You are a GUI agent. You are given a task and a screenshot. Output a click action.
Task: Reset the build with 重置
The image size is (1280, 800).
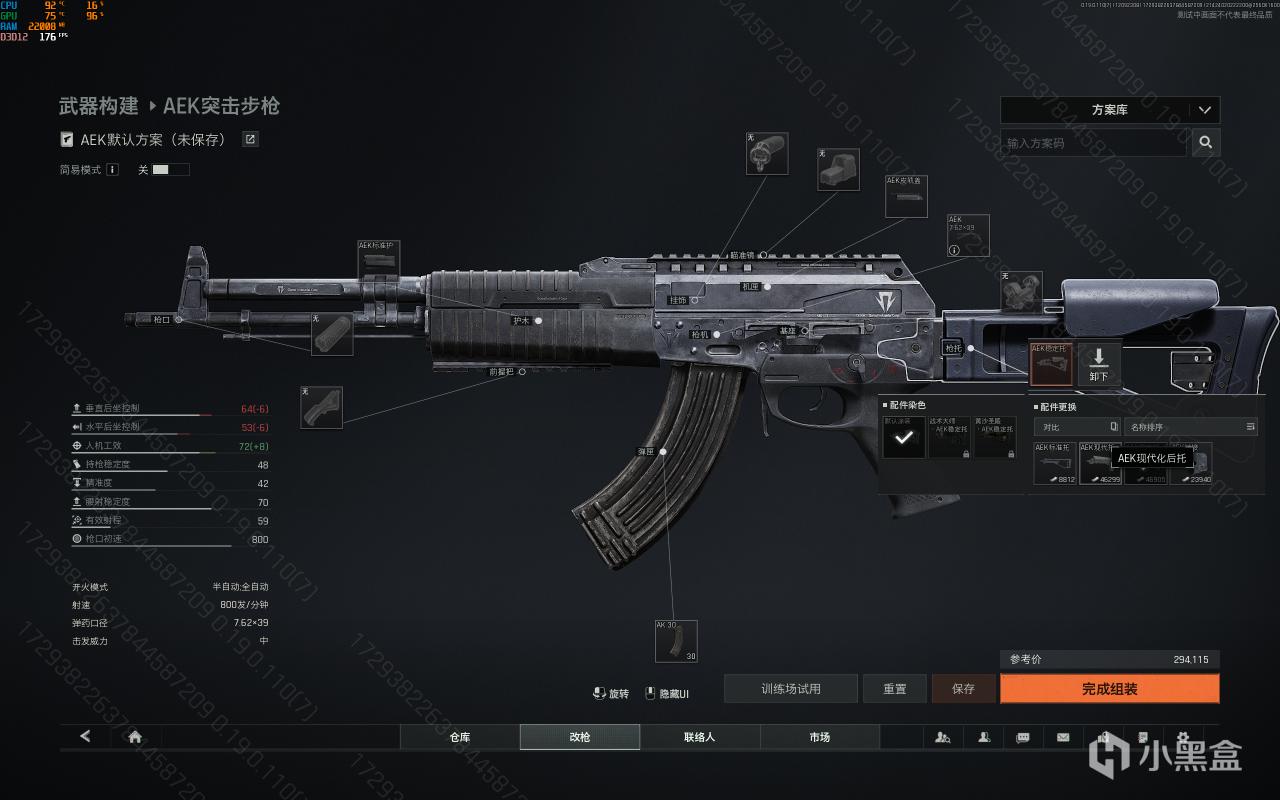click(x=894, y=689)
